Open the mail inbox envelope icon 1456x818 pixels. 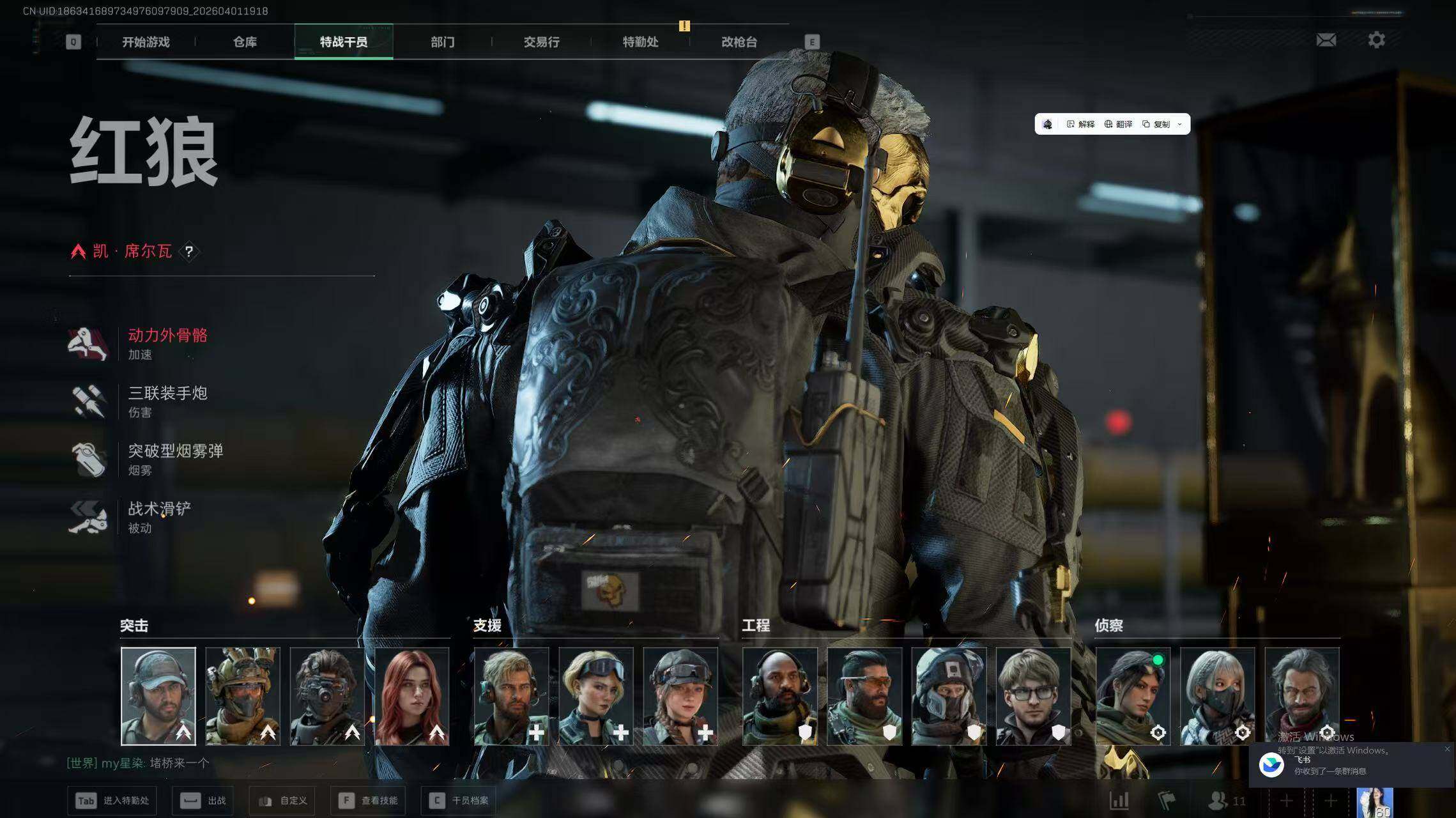[1326, 40]
